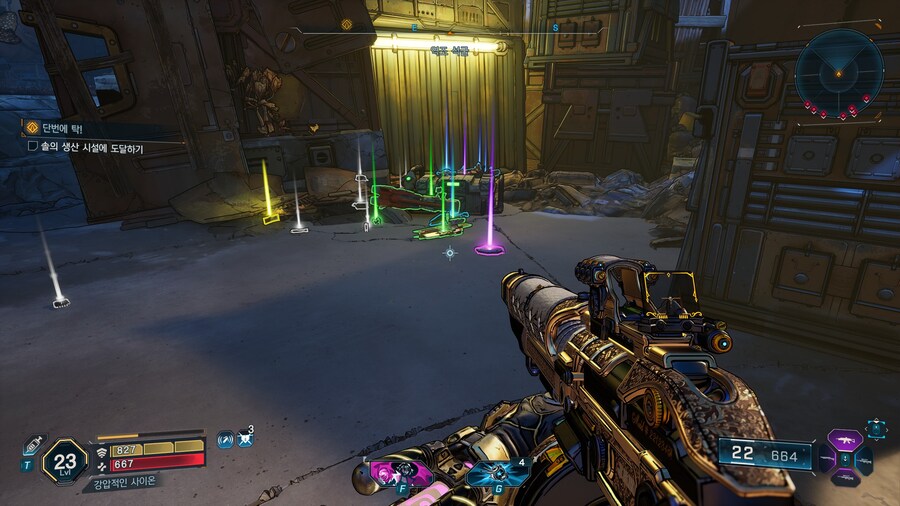Click the circular radar minimap

pyautogui.click(x=840, y=68)
